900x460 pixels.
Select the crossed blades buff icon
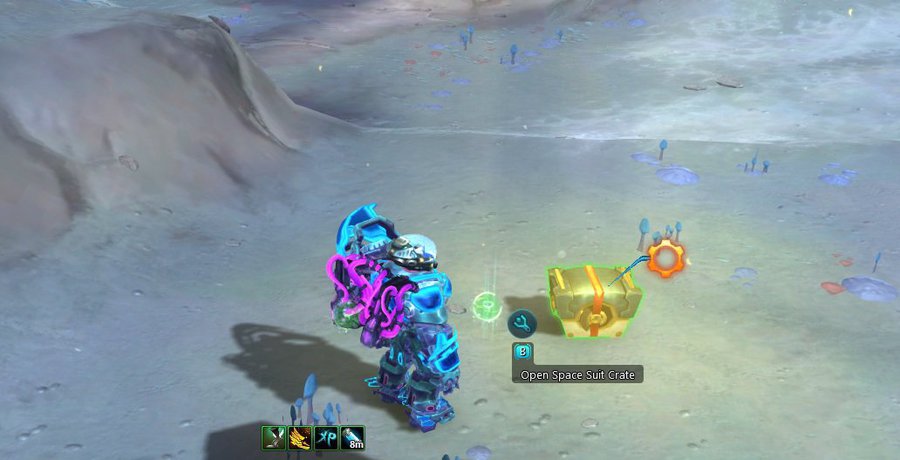[273, 437]
